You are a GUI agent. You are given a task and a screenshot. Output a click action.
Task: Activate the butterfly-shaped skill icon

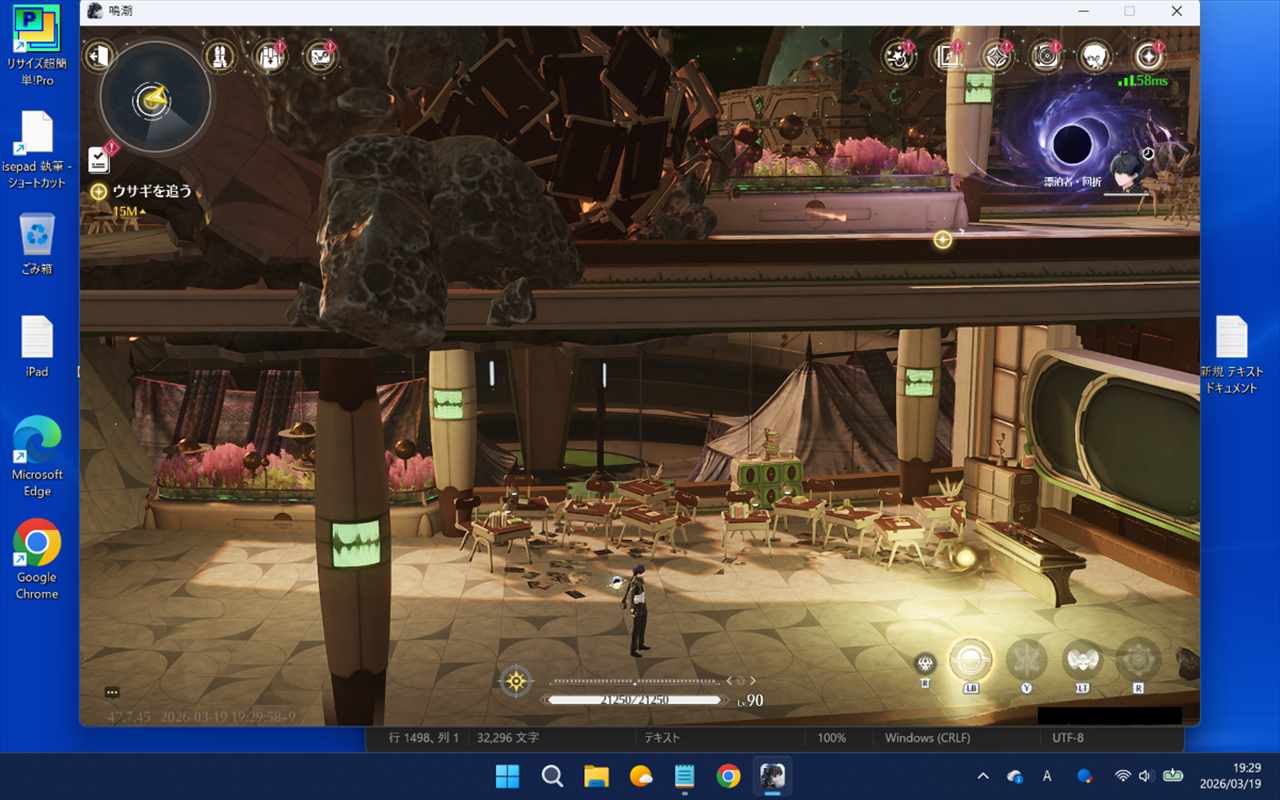point(1026,660)
